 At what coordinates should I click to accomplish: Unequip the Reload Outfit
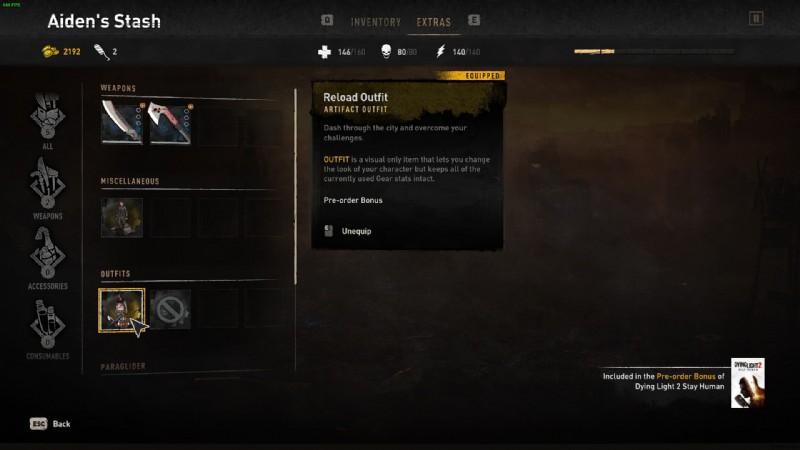click(356, 231)
